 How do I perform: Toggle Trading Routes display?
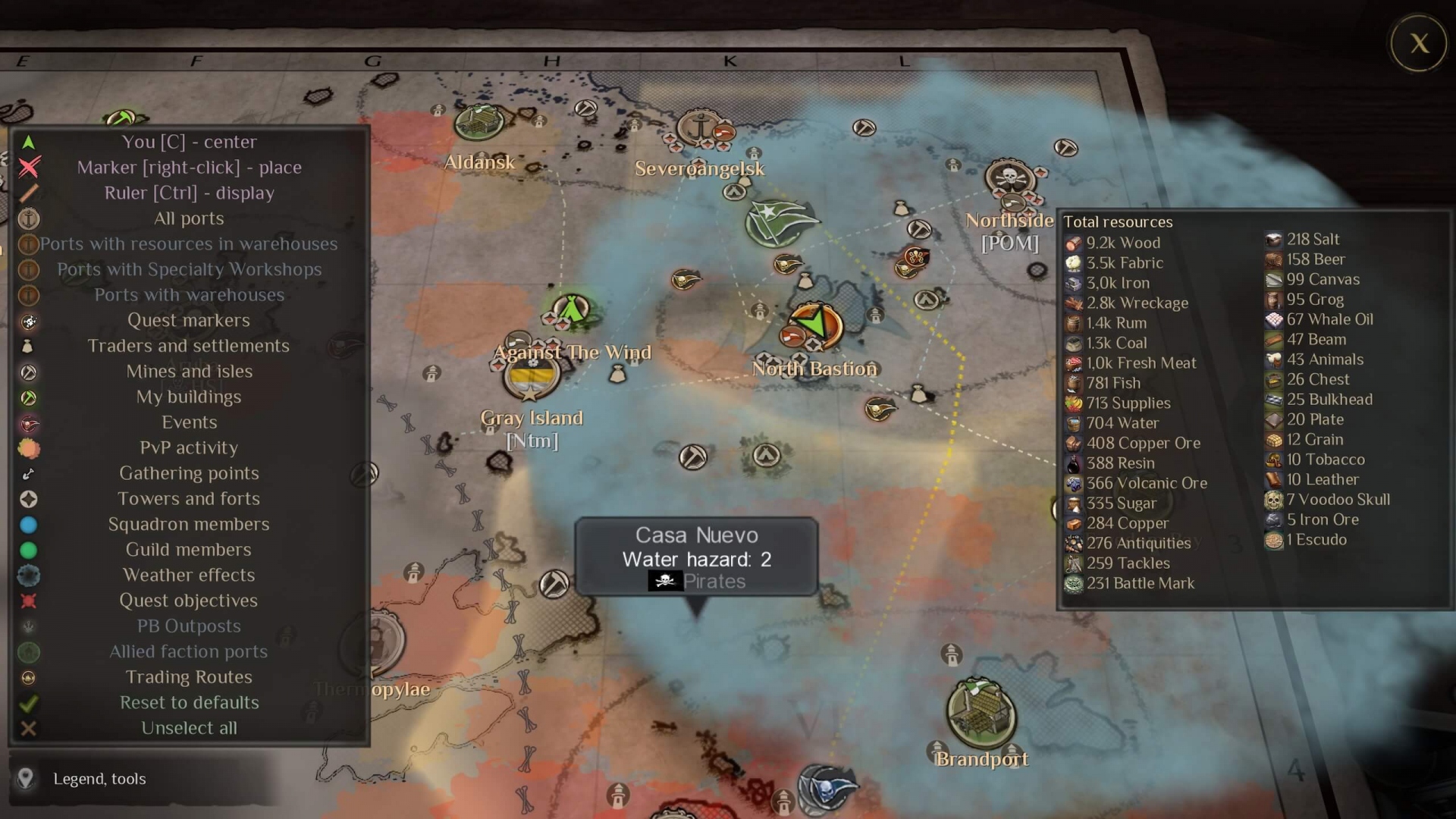tap(189, 677)
